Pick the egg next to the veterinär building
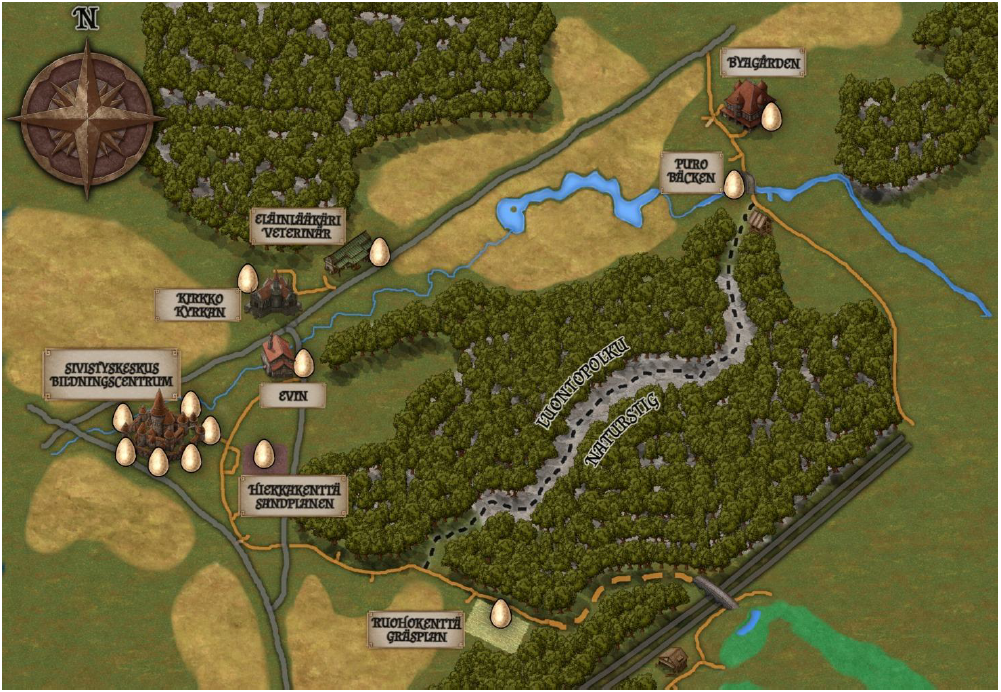 tap(379, 251)
